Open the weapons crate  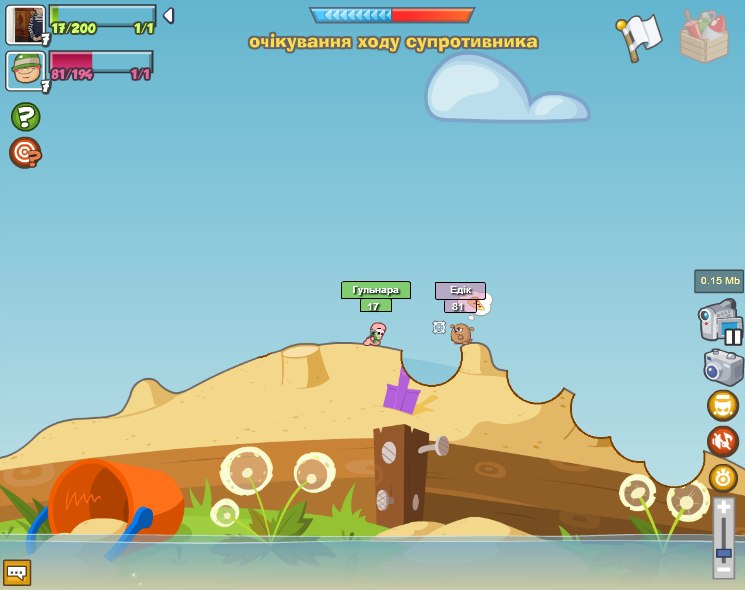(704, 36)
